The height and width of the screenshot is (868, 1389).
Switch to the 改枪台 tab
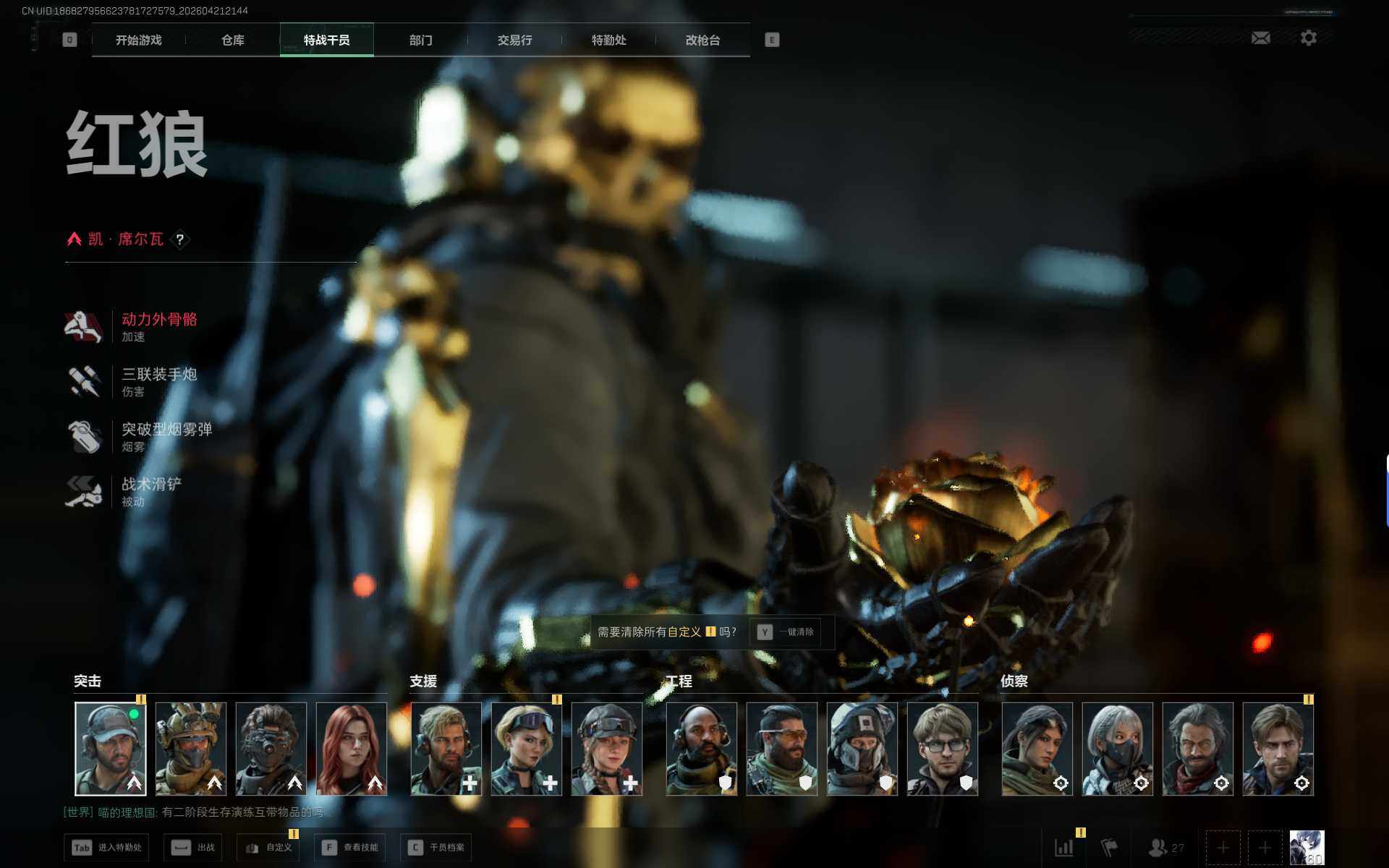click(x=702, y=41)
